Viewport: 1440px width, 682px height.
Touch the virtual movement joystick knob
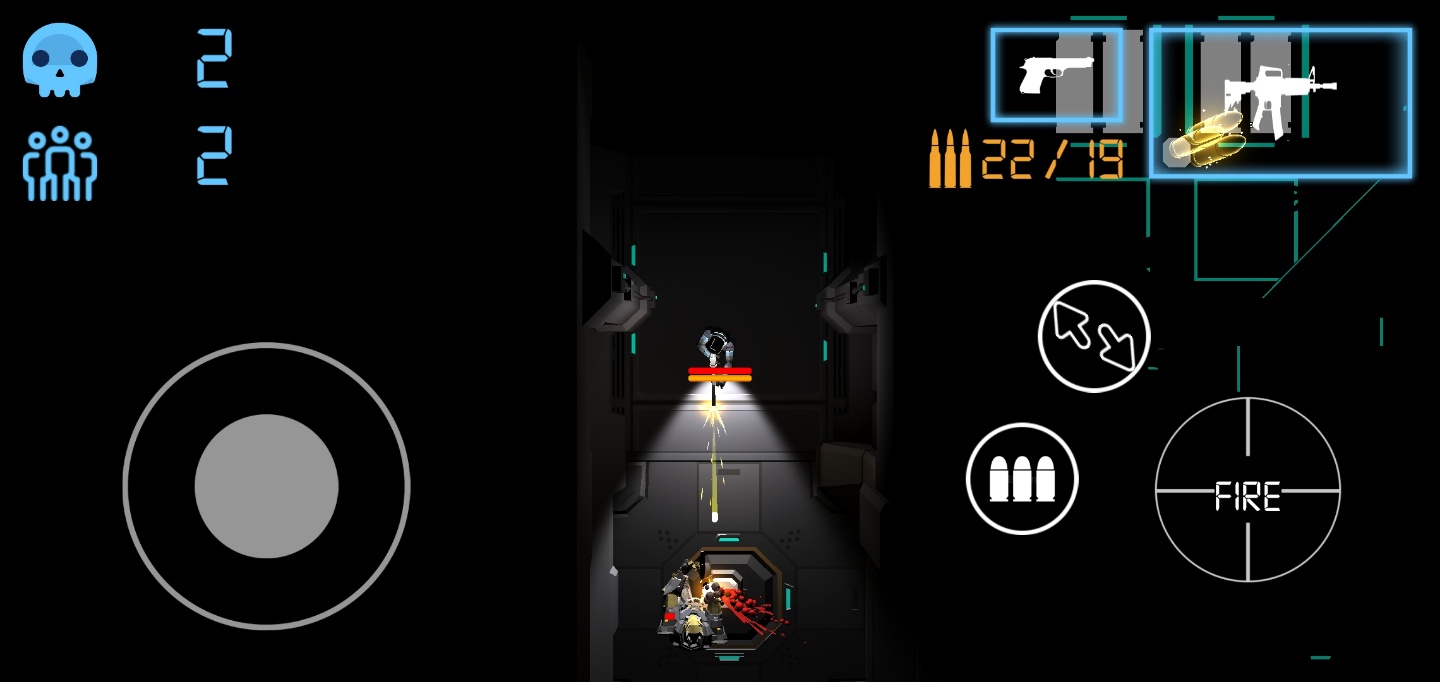pyautogui.click(x=266, y=486)
